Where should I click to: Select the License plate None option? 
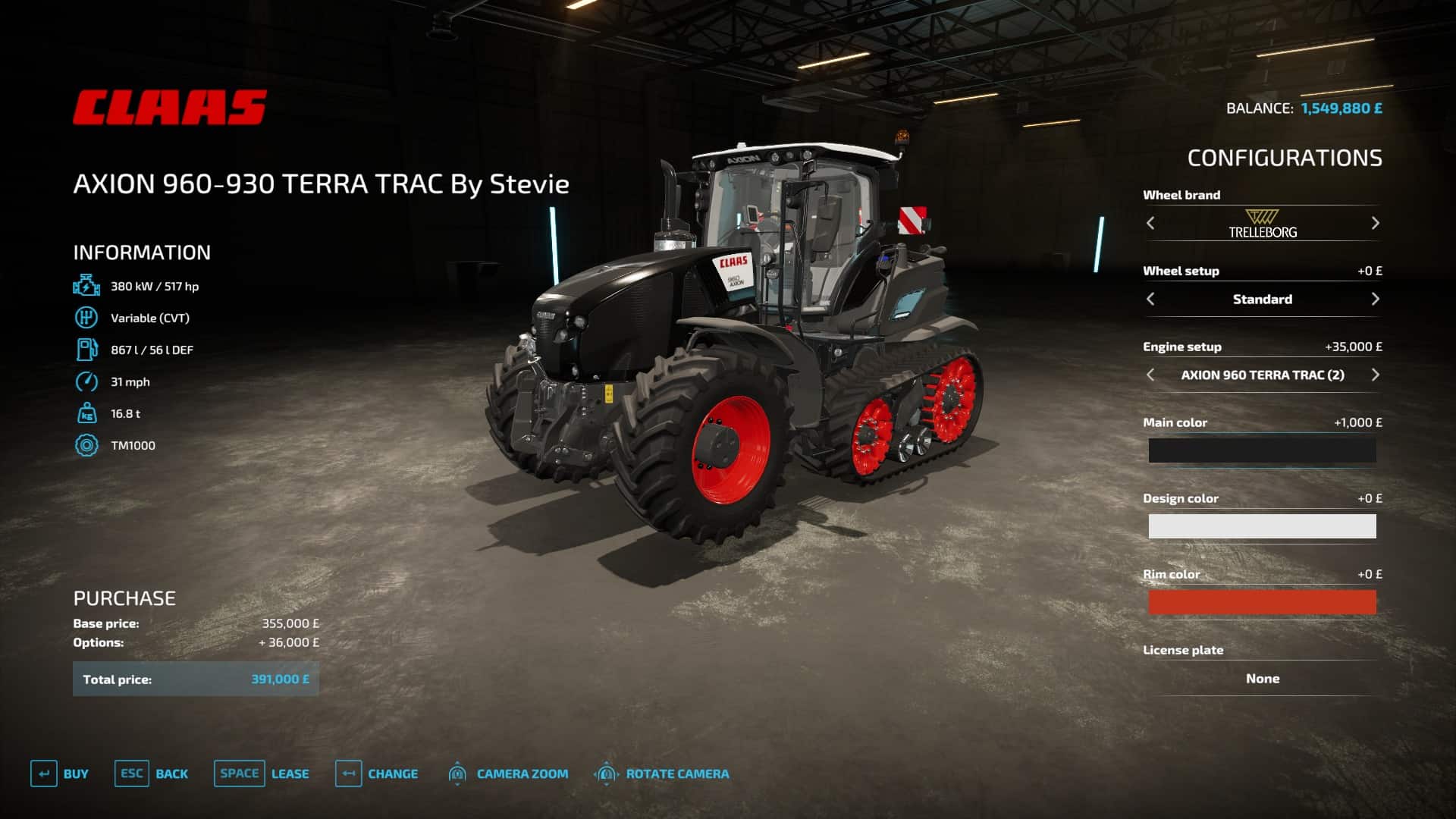[x=1262, y=679]
